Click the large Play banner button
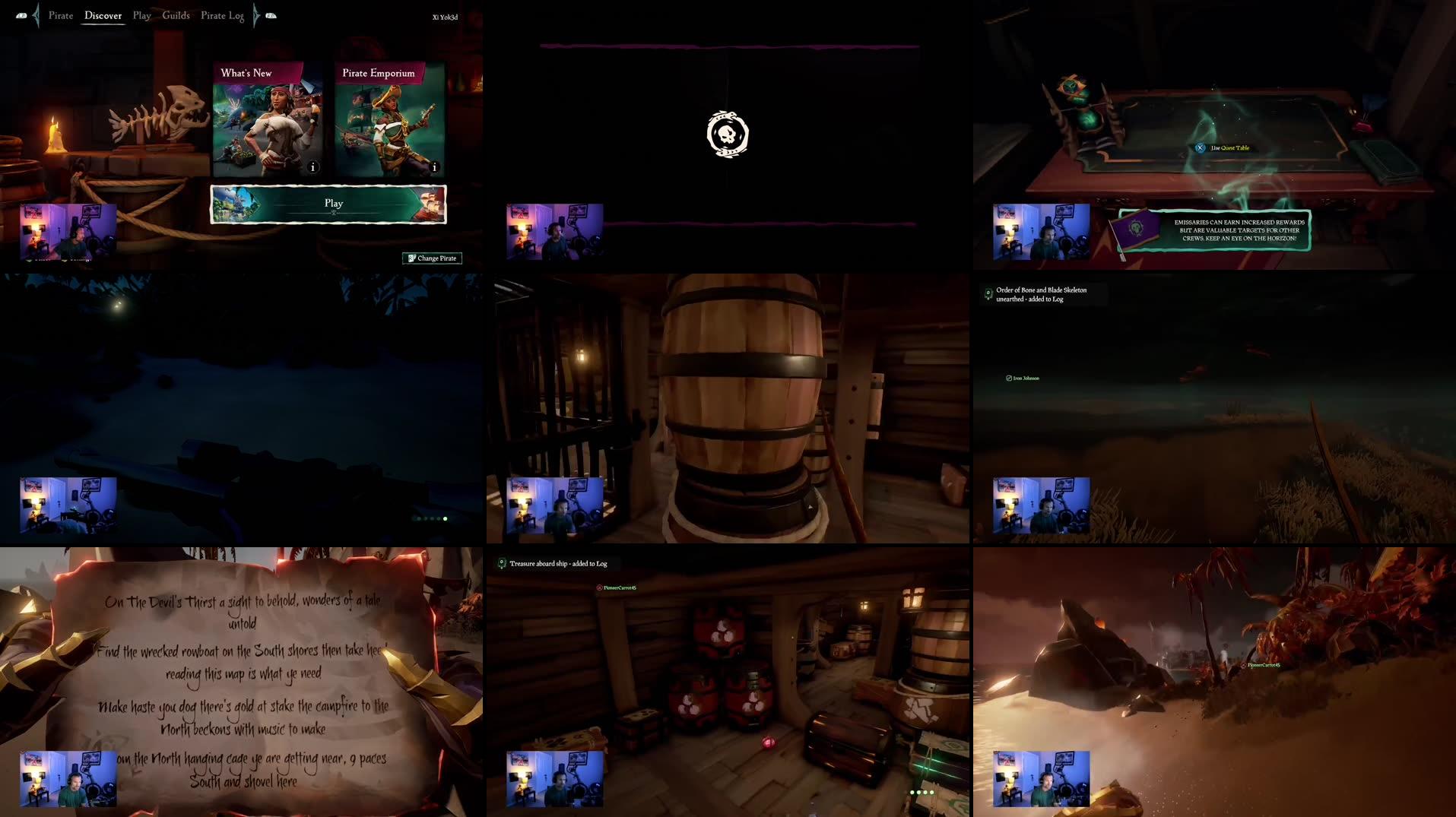 click(x=328, y=204)
